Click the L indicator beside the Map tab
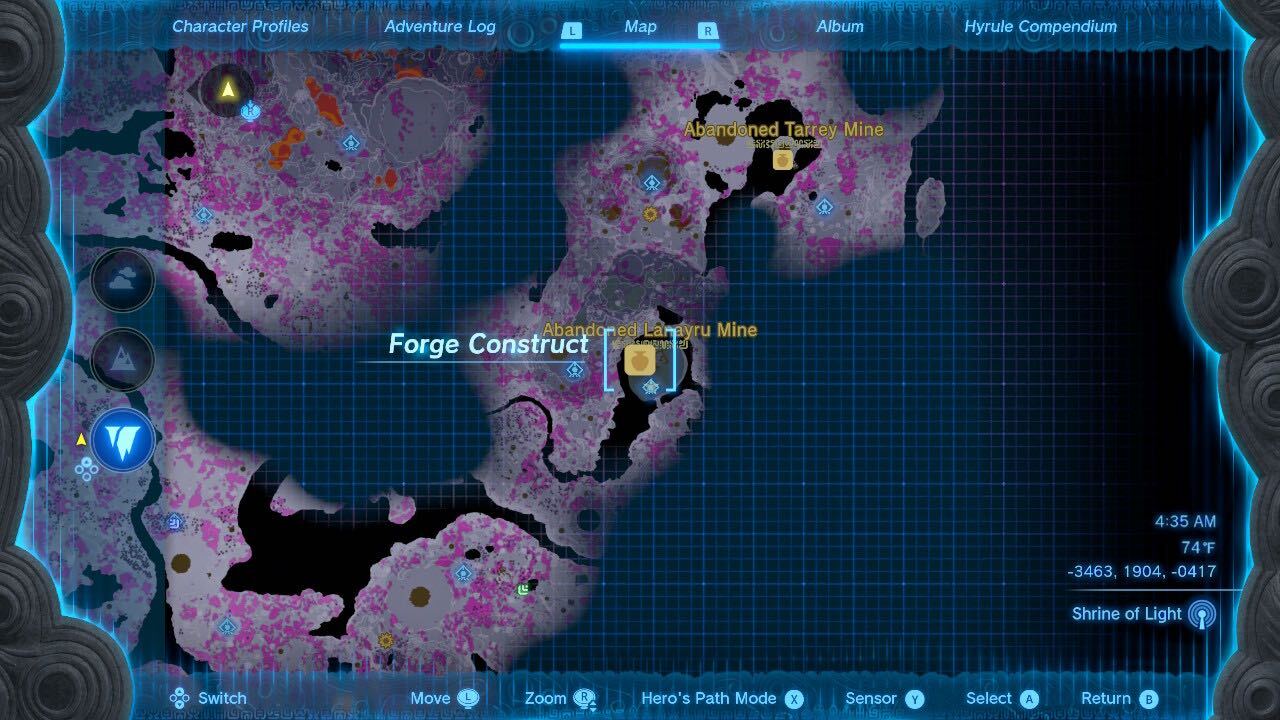 tap(572, 31)
